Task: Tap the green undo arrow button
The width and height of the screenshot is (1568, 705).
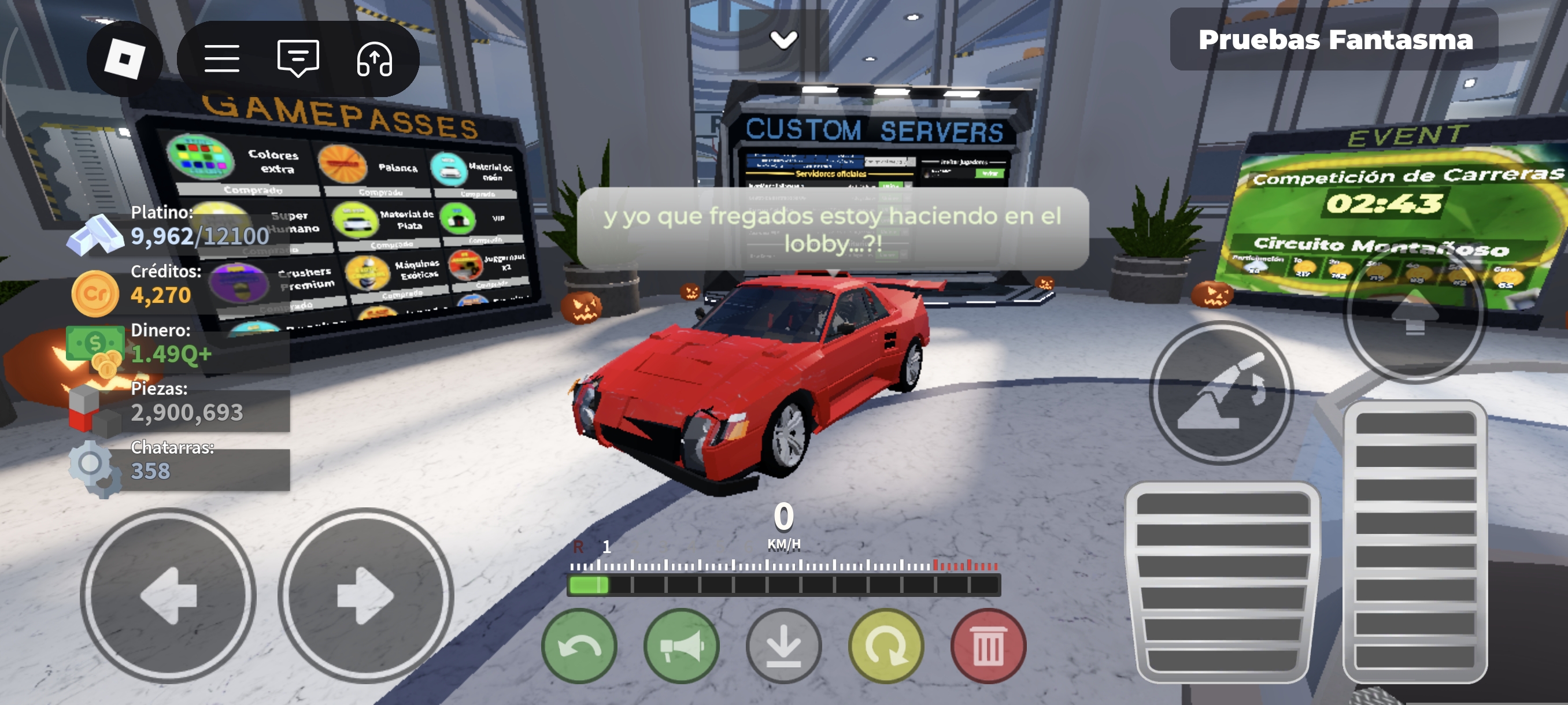Action: point(579,646)
